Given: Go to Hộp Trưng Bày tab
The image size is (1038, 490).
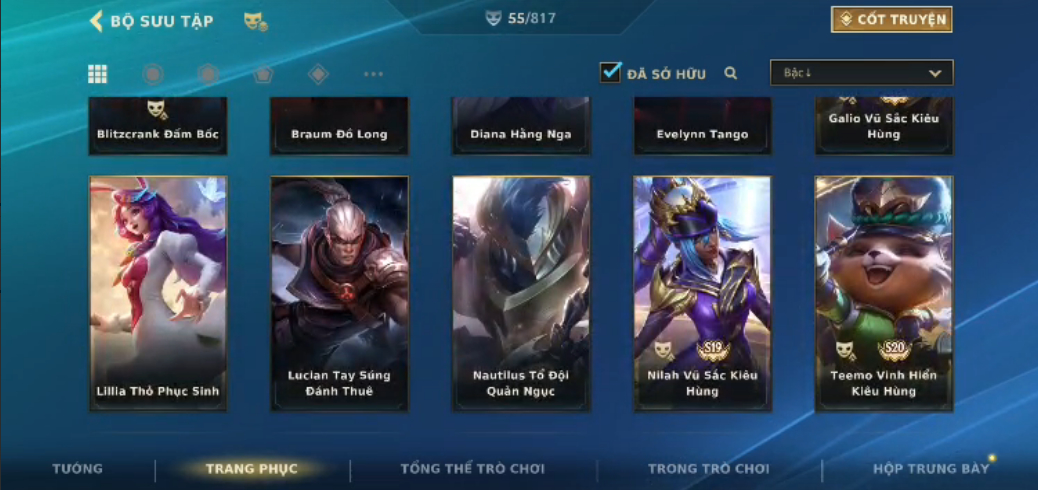Looking at the screenshot, I should (x=930, y=469).
